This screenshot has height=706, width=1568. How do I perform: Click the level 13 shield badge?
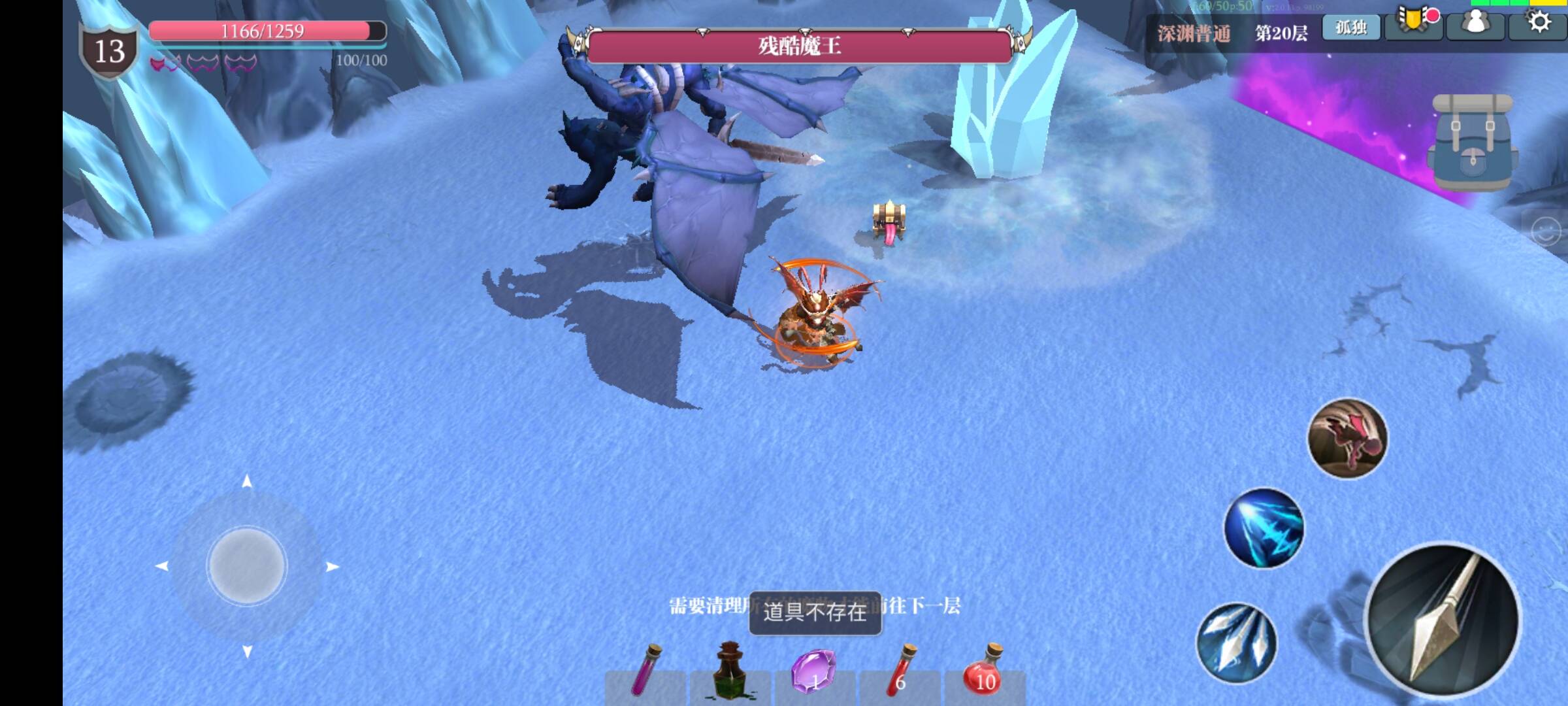109,51
